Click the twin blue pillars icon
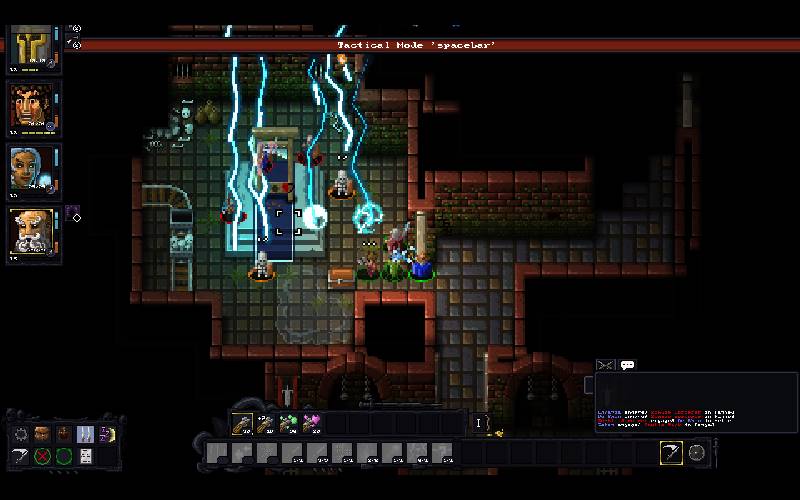This screenshot has height=500, width=800. coord(86,434)
